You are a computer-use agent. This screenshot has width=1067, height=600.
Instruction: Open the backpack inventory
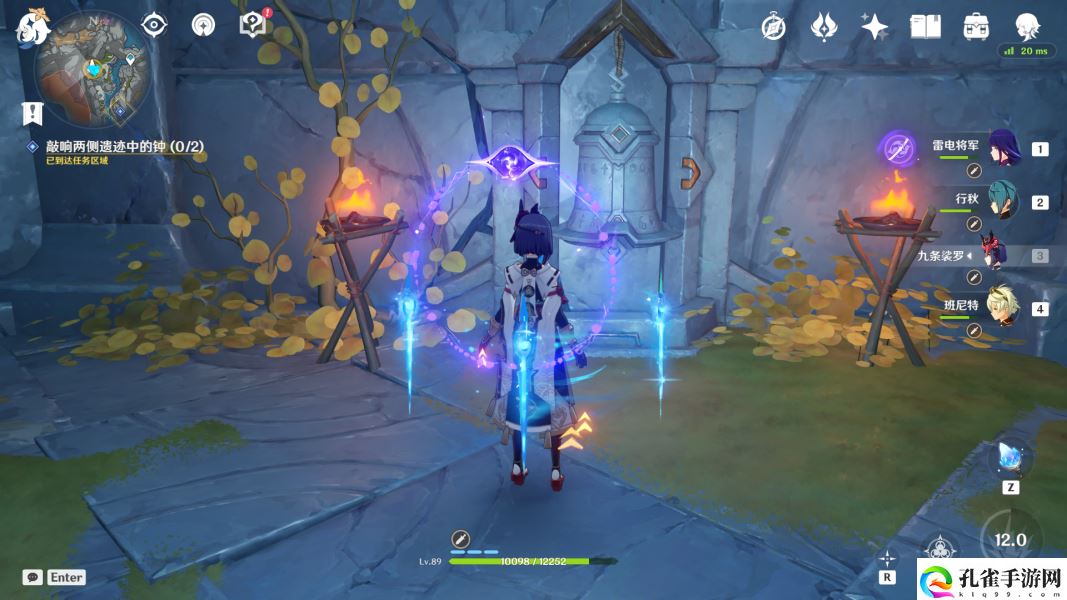click(x=975, y=27)
